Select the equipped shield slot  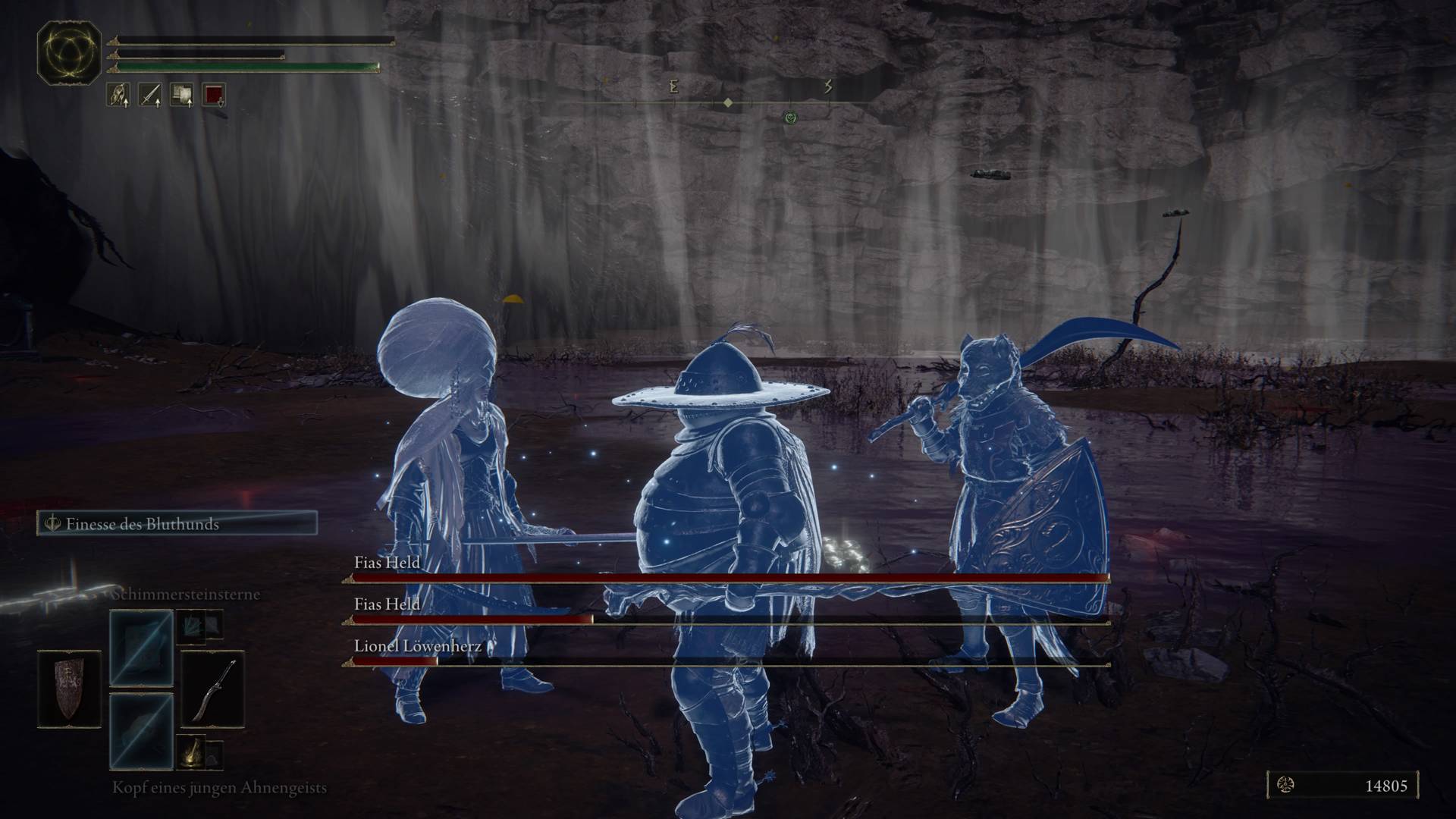coord(69,689)
